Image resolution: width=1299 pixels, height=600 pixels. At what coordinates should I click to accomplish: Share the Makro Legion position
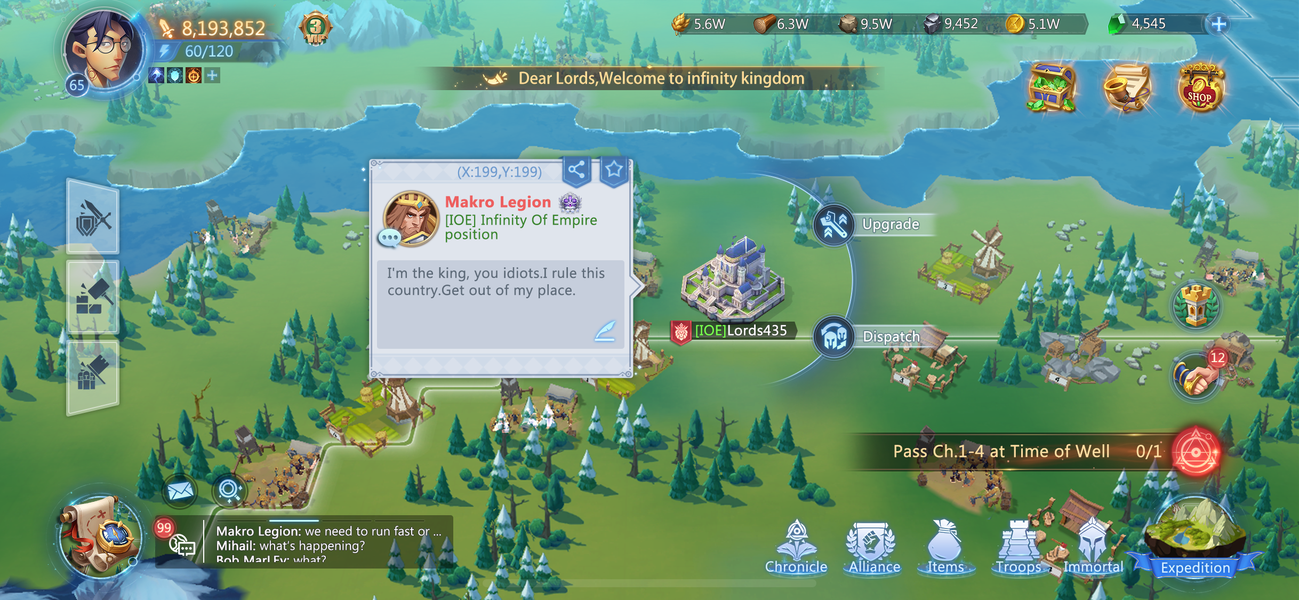(x=576, y=170)
